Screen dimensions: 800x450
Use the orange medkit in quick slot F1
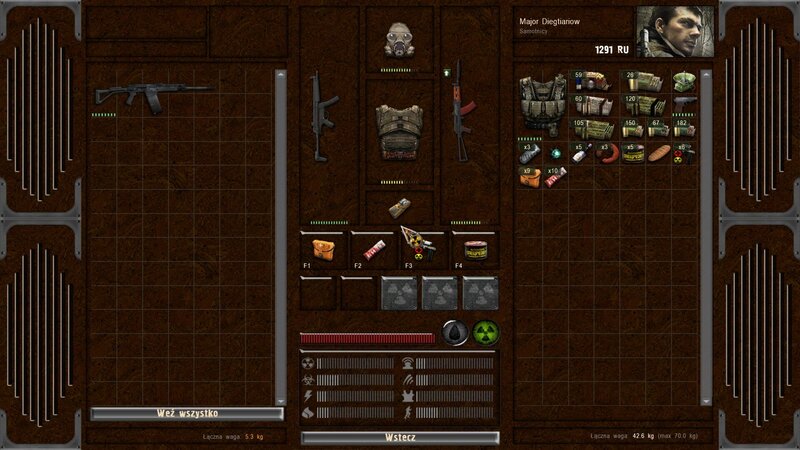click(x=321, y=246)
